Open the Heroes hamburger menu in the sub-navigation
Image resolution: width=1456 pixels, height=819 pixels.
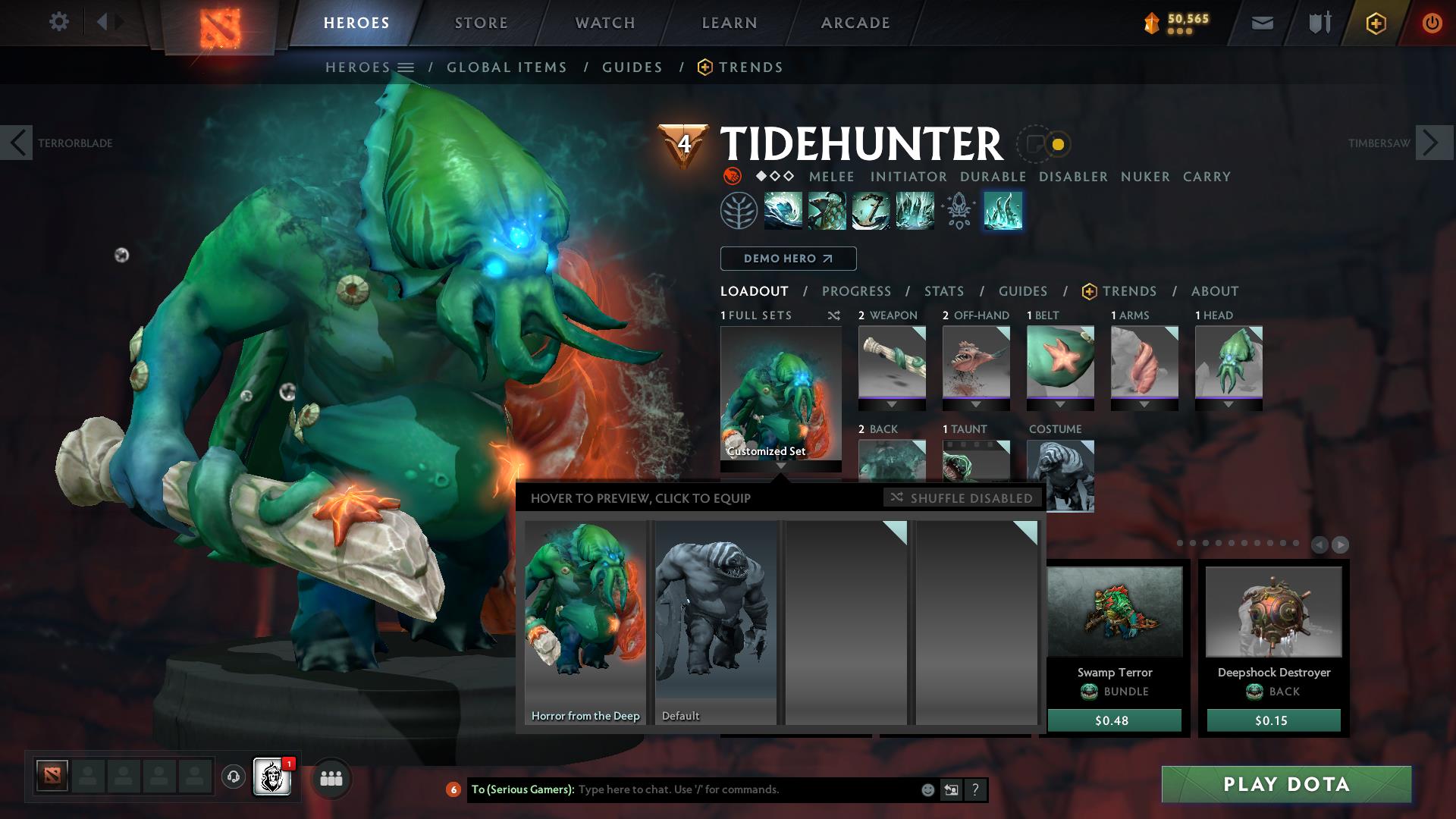(x=404, y=67)
